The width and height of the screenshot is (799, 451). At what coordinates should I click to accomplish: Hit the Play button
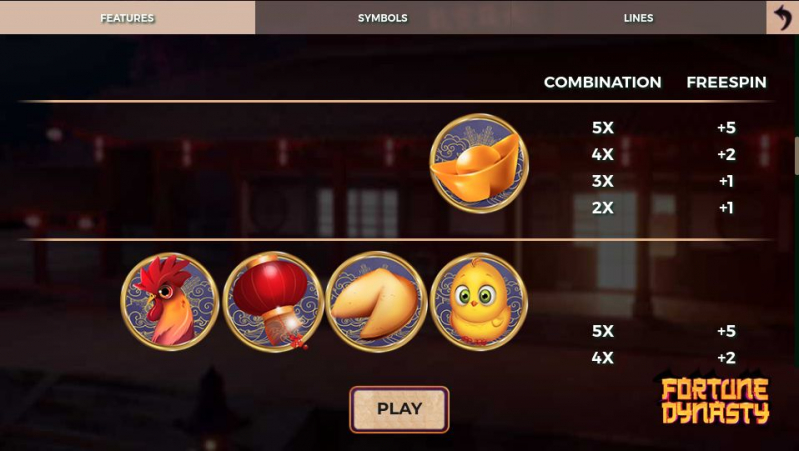click(399, 408)
